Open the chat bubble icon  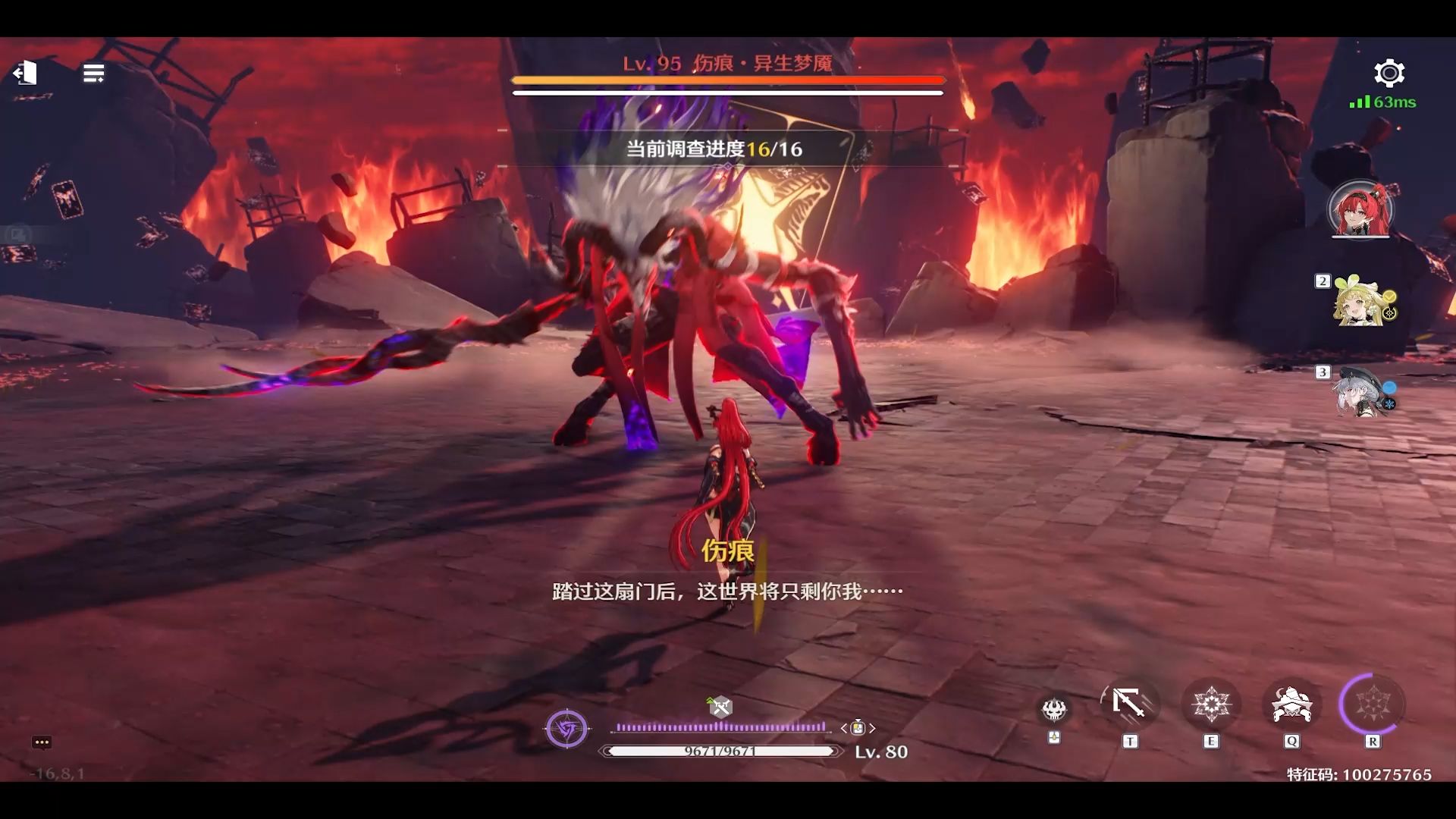point(42,742)
